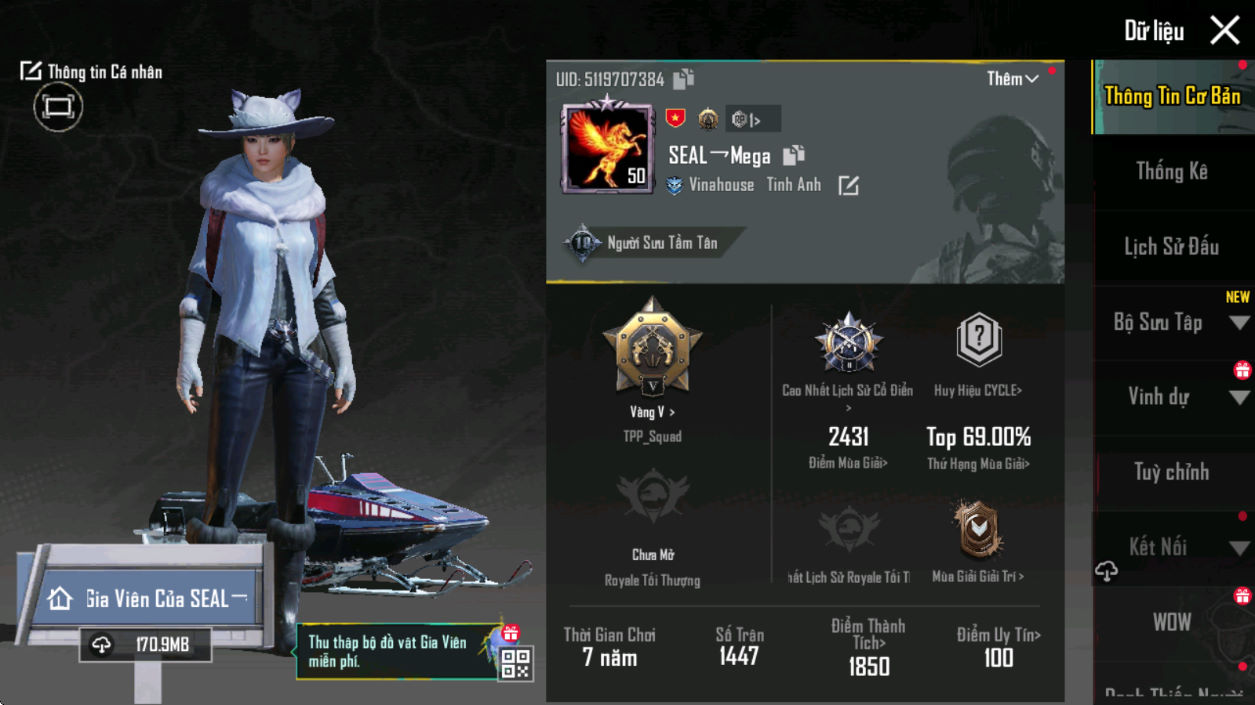The width and height of the screenshot is (1255, 705).
Task: Expand the Vinh dự section
Action: tap(1239, 397)
